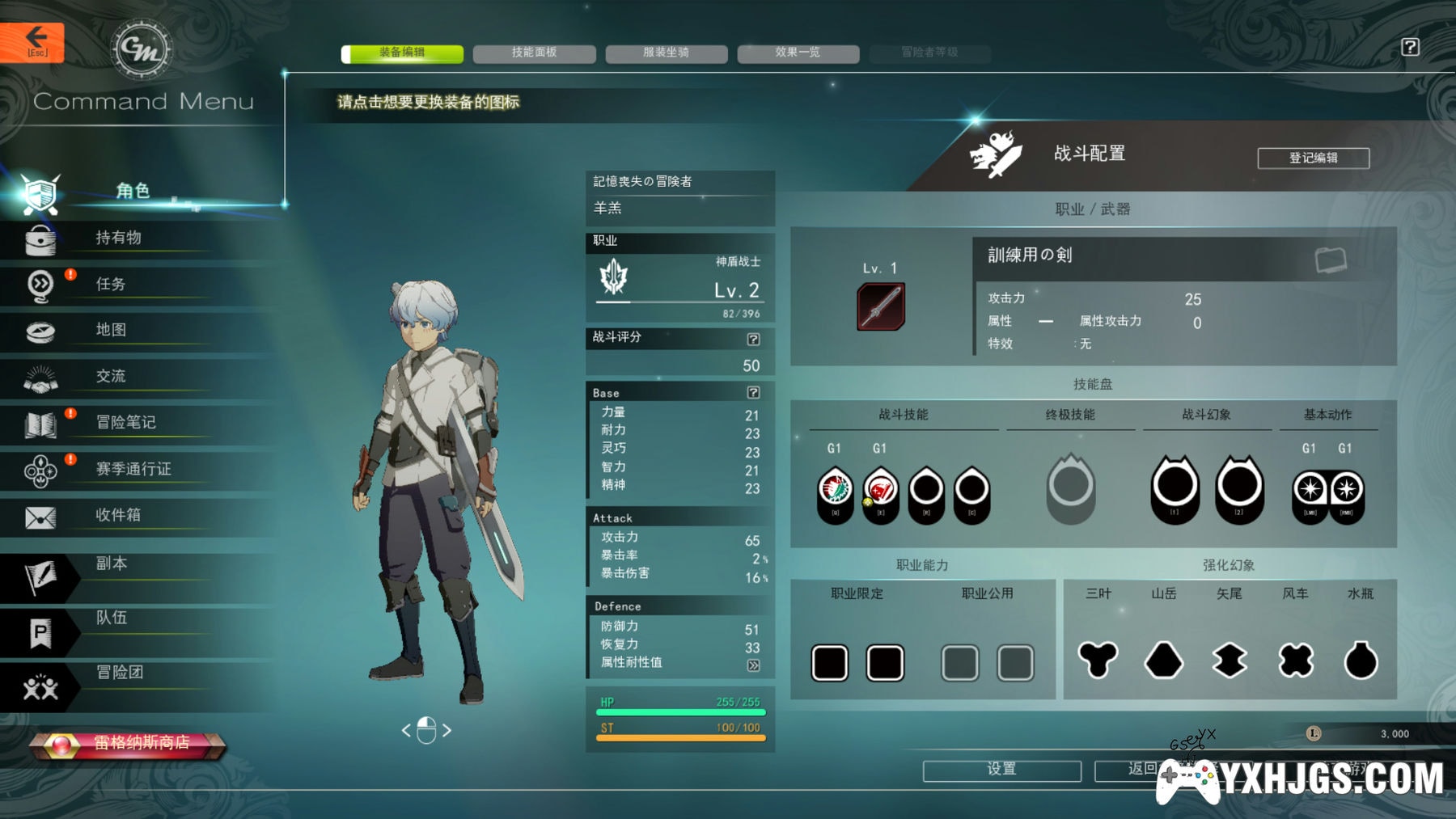Select the 装备编辑 tab

[402, 53]
